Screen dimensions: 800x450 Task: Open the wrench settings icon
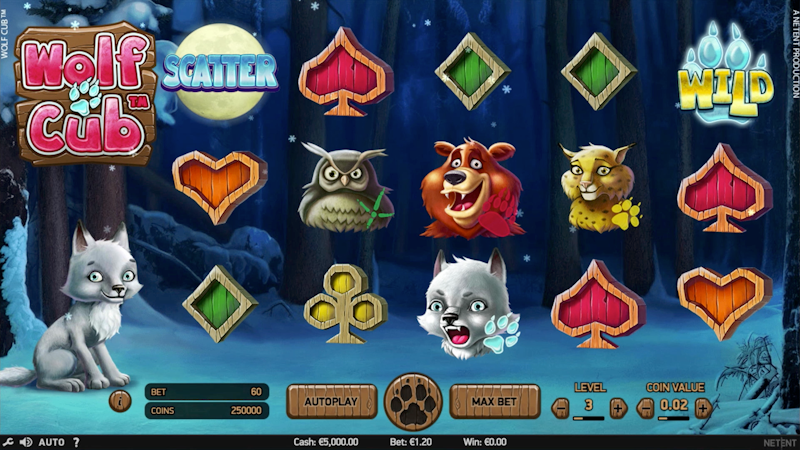click(x=8, y=442)
